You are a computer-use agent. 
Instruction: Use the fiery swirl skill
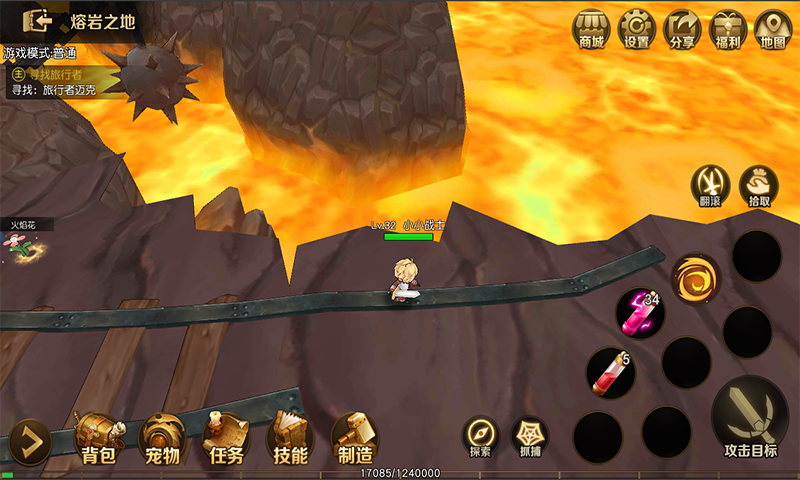click(694, 278)
